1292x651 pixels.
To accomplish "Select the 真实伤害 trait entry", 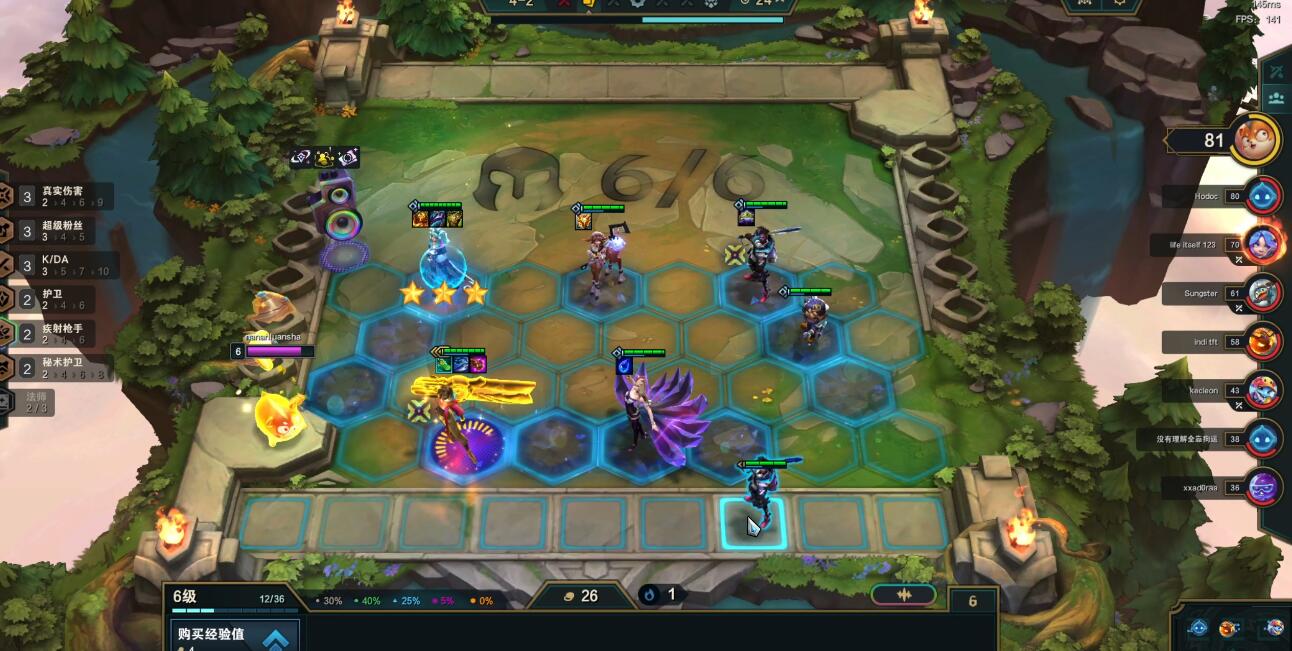I will coord(62,196).
